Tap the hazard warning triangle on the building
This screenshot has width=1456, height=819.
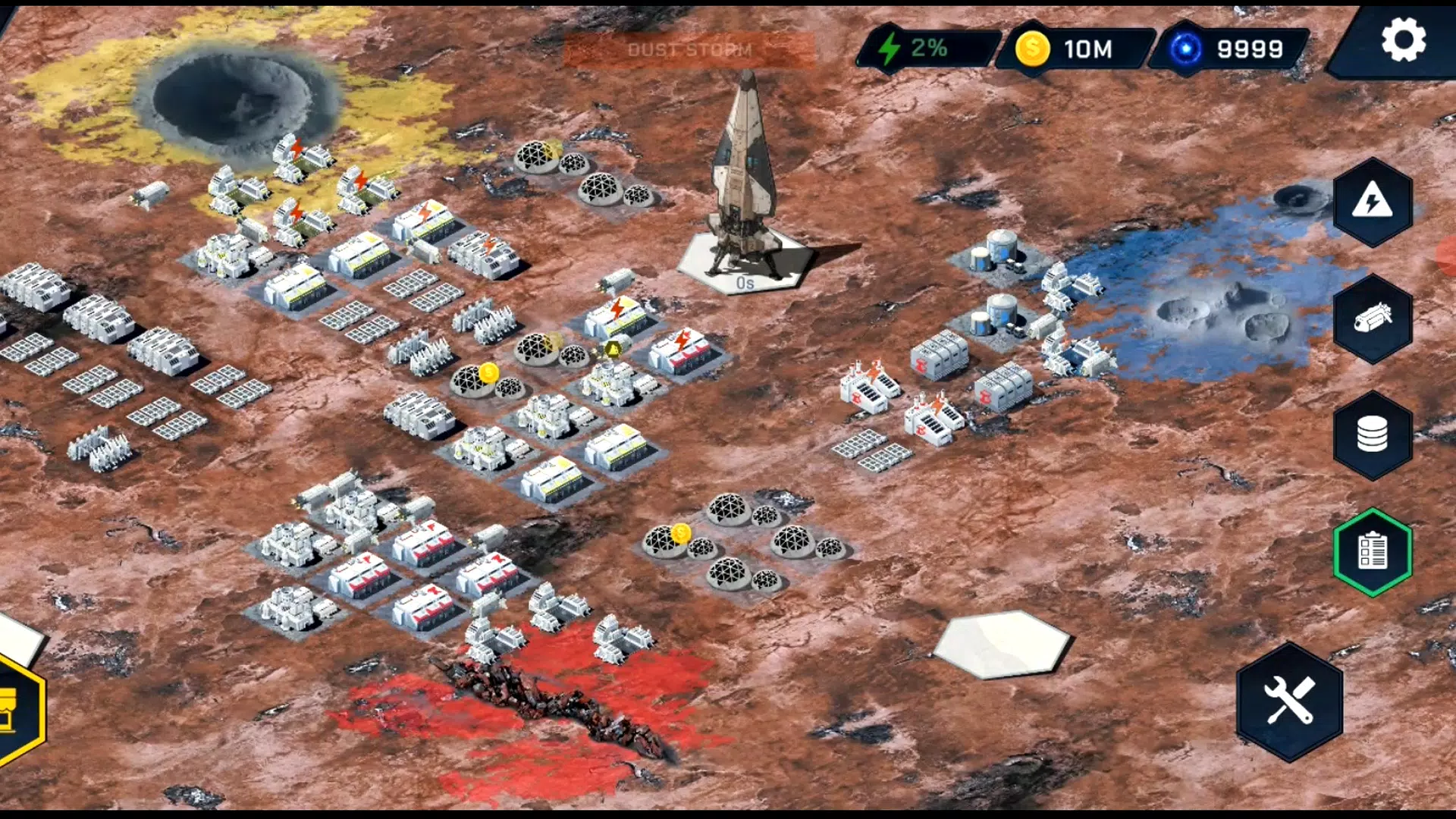tap(611, 349)
